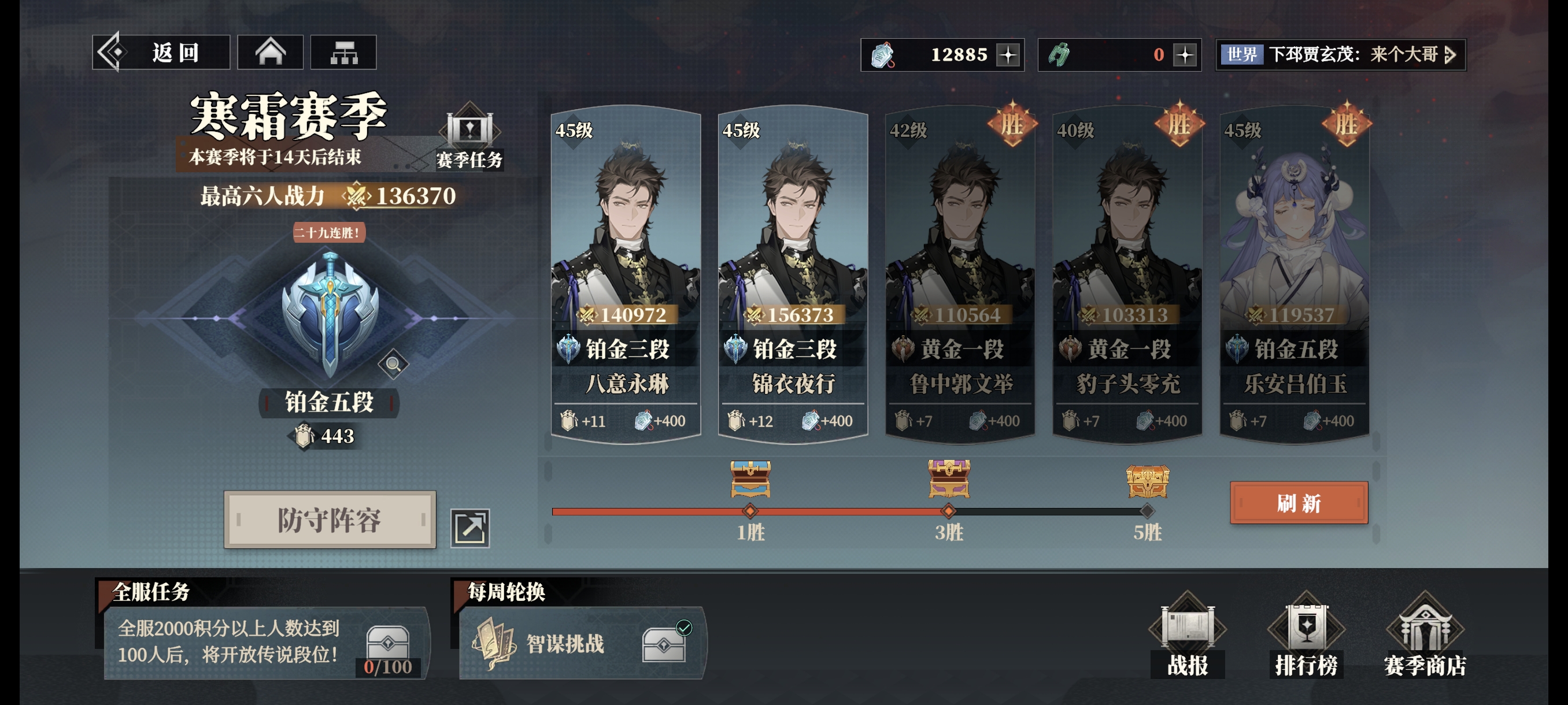Open 防守阵容 defense lineup
The width and height of the screenshot is (1568, 705).
[330, 520]
